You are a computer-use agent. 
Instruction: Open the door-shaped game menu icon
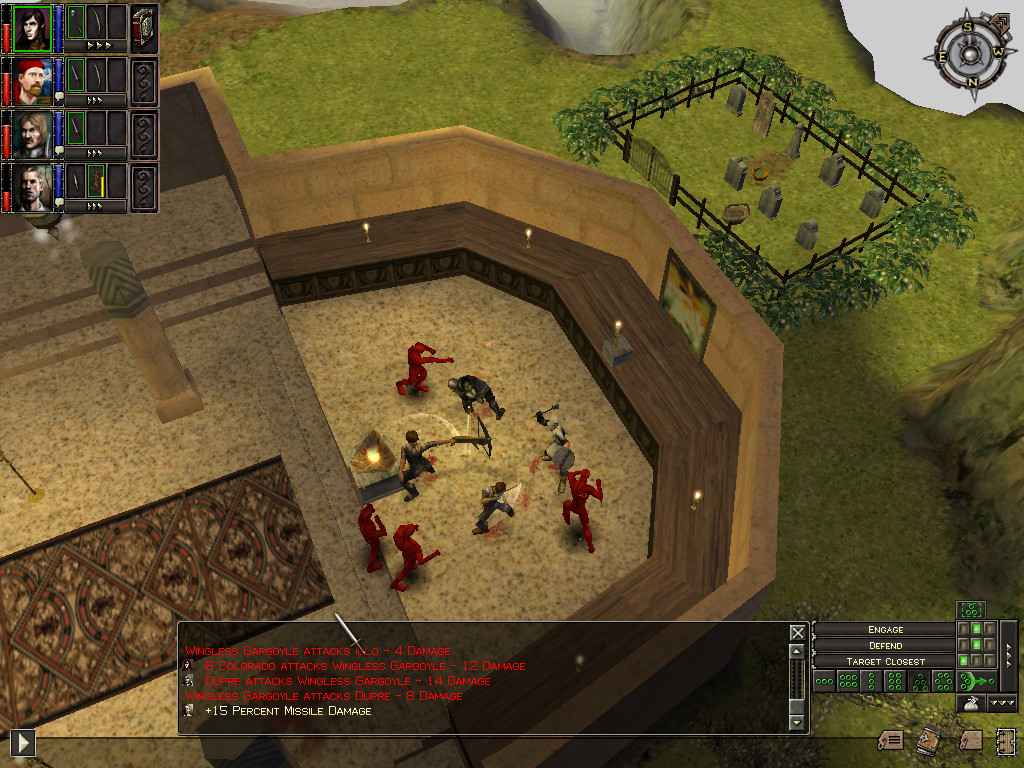(x=1005, y=740)
